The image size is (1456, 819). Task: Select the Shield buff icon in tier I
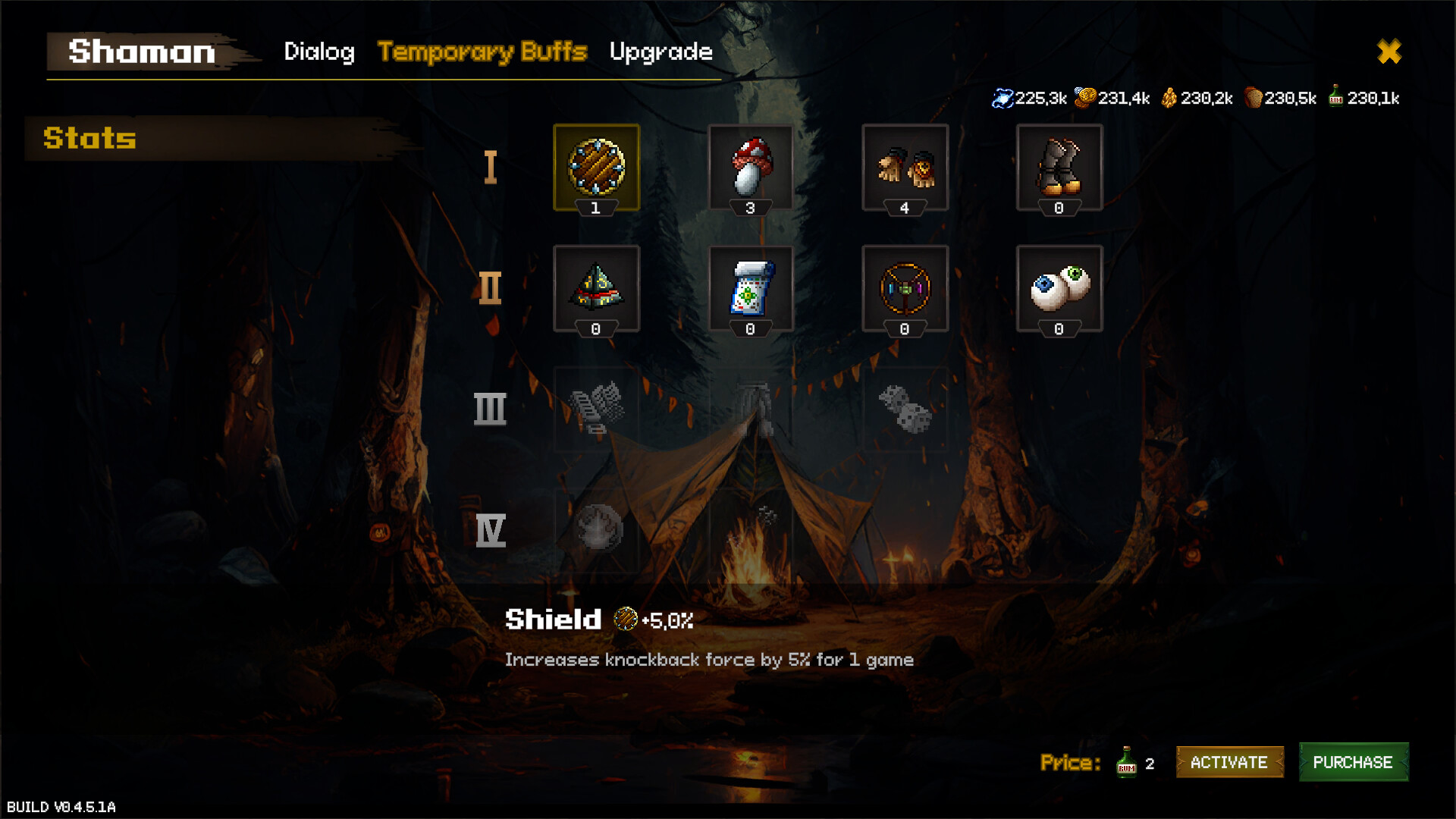point(597,167)
